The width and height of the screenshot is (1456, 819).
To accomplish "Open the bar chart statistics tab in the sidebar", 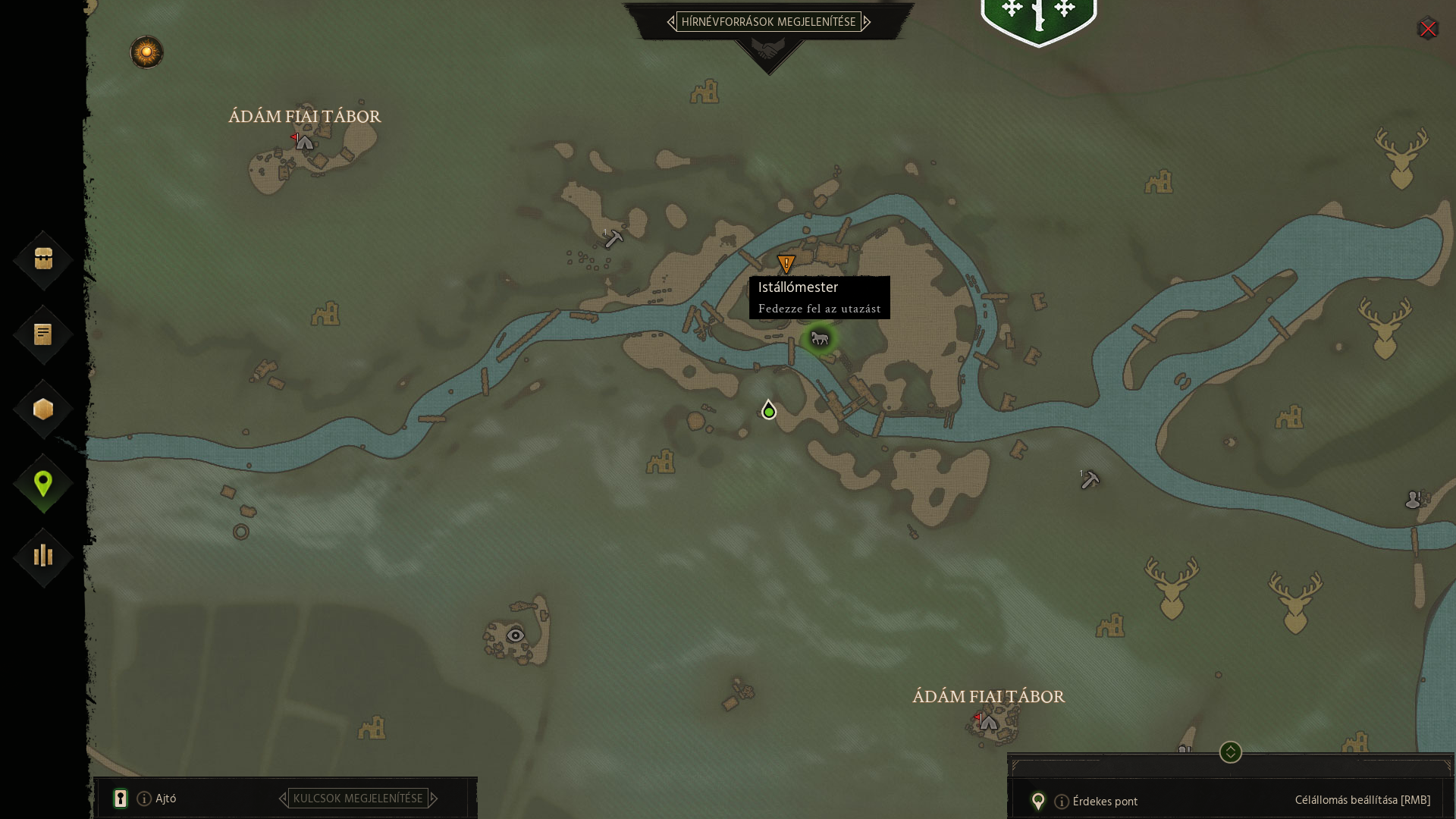I will click(x=43, y=557).
